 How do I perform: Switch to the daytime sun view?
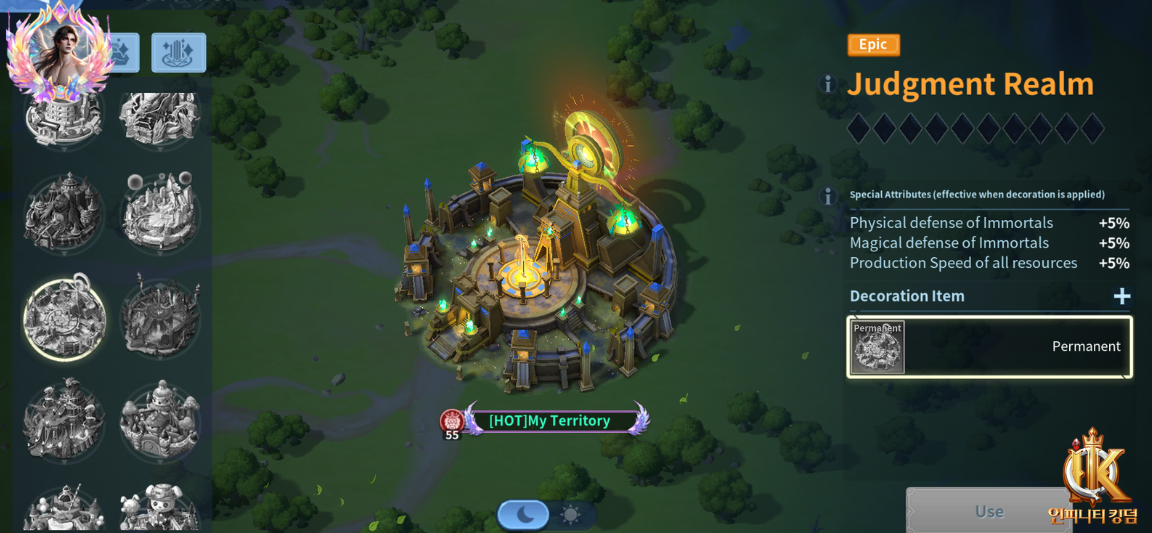(x=571, y=515)
